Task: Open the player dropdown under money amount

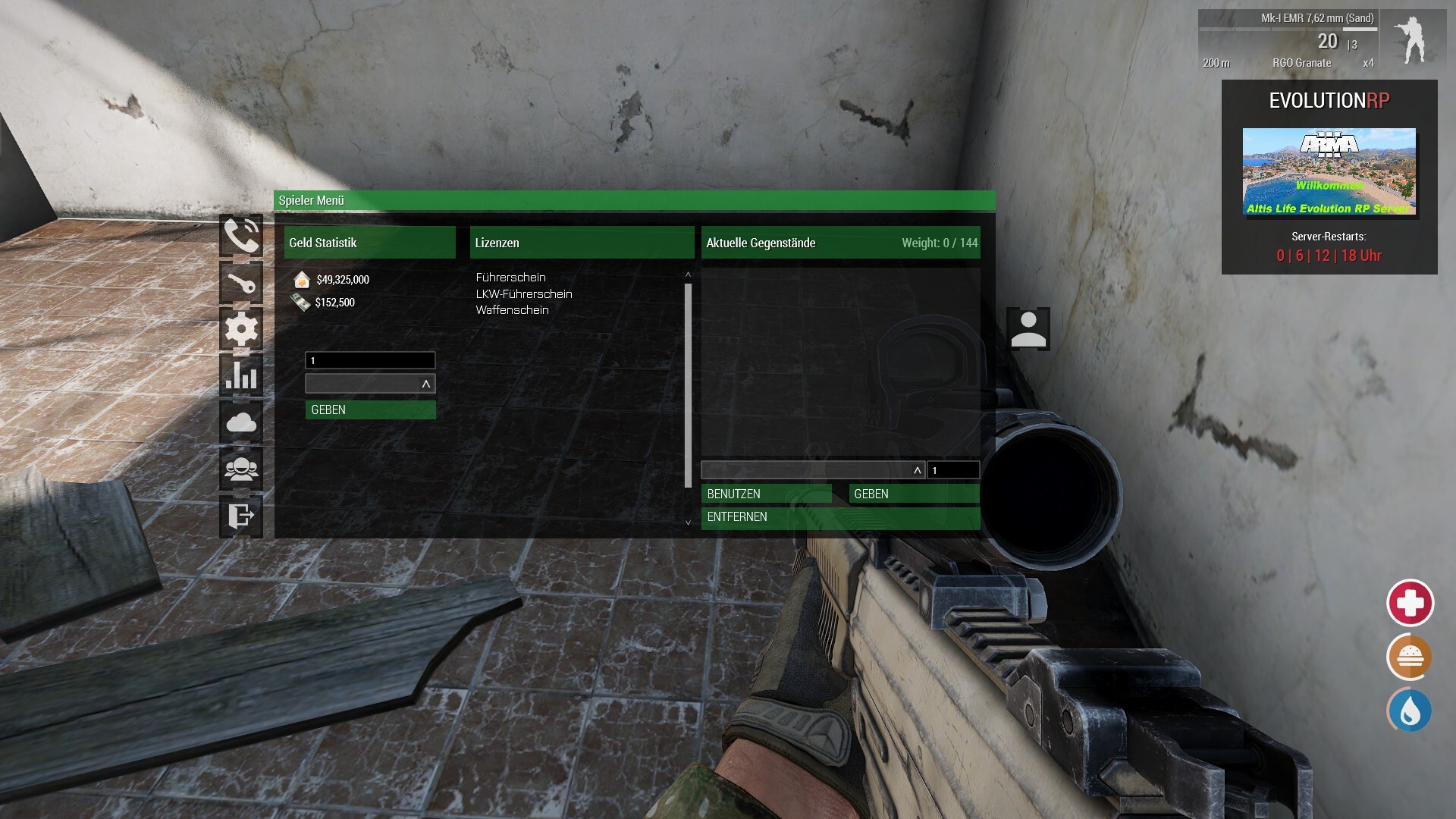Action: tap(370, 384)
